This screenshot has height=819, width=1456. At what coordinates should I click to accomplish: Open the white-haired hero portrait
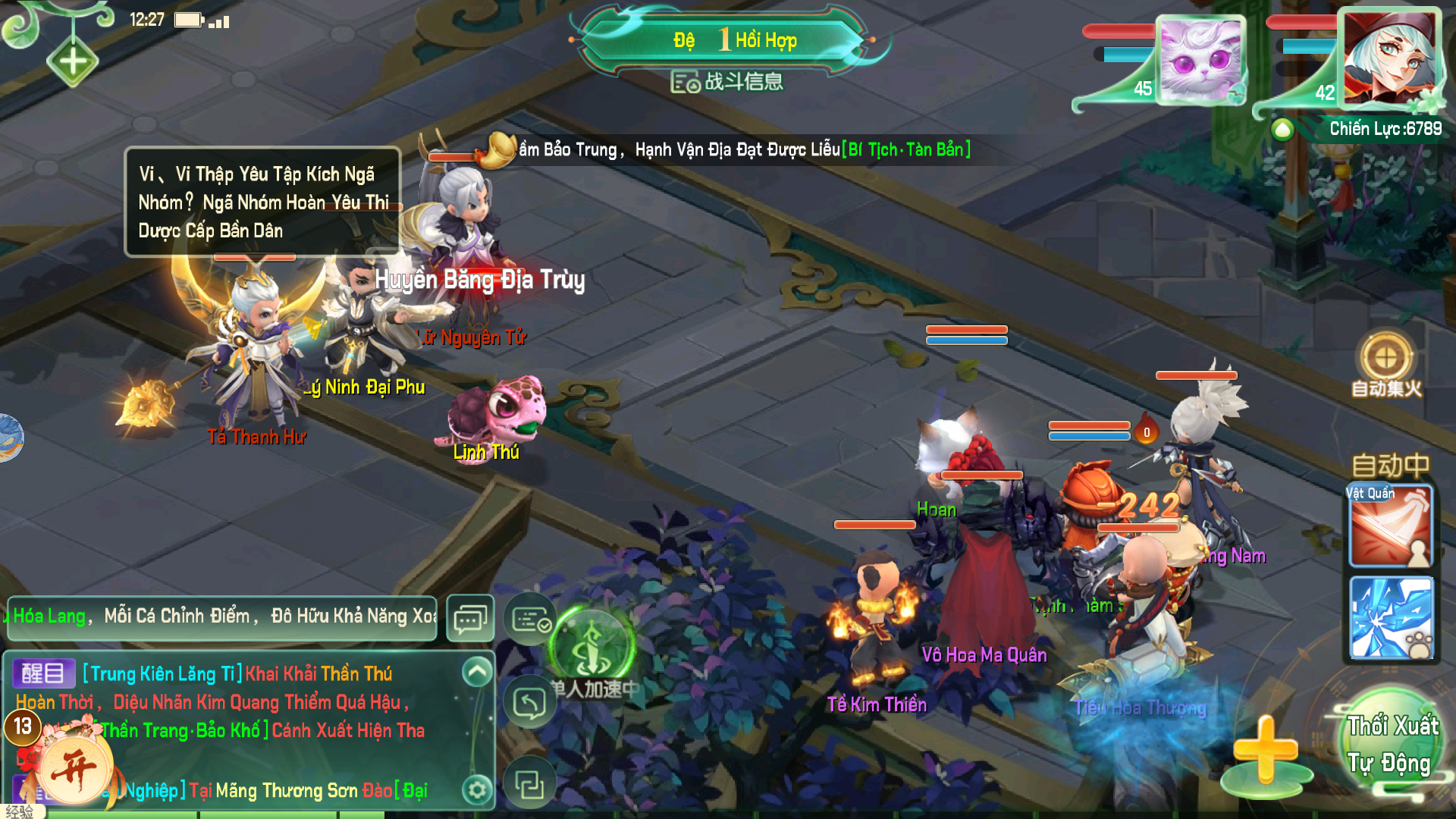coord(1389,60)
